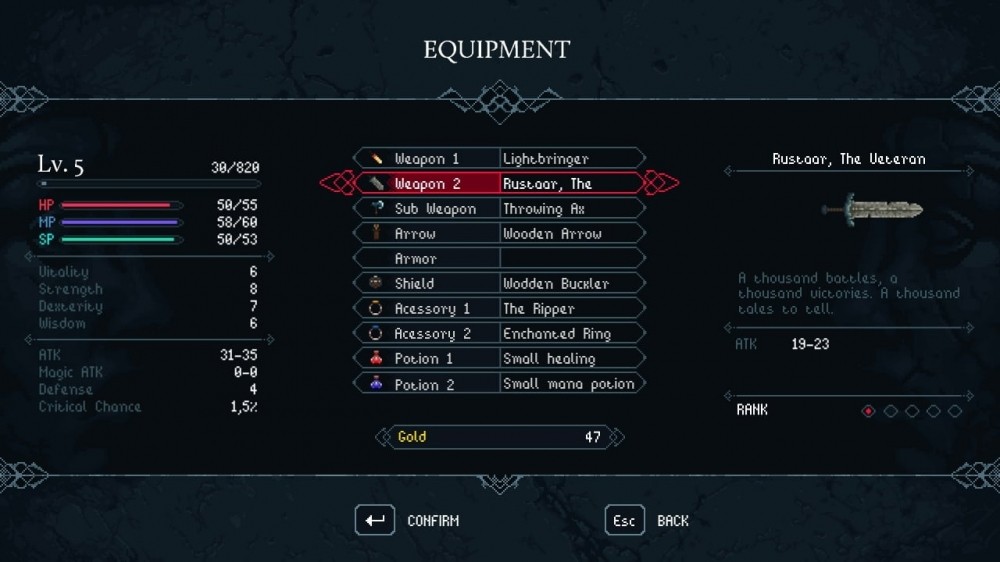
Task: Pick the empty Armor slot
Action: tap(499, 258)
